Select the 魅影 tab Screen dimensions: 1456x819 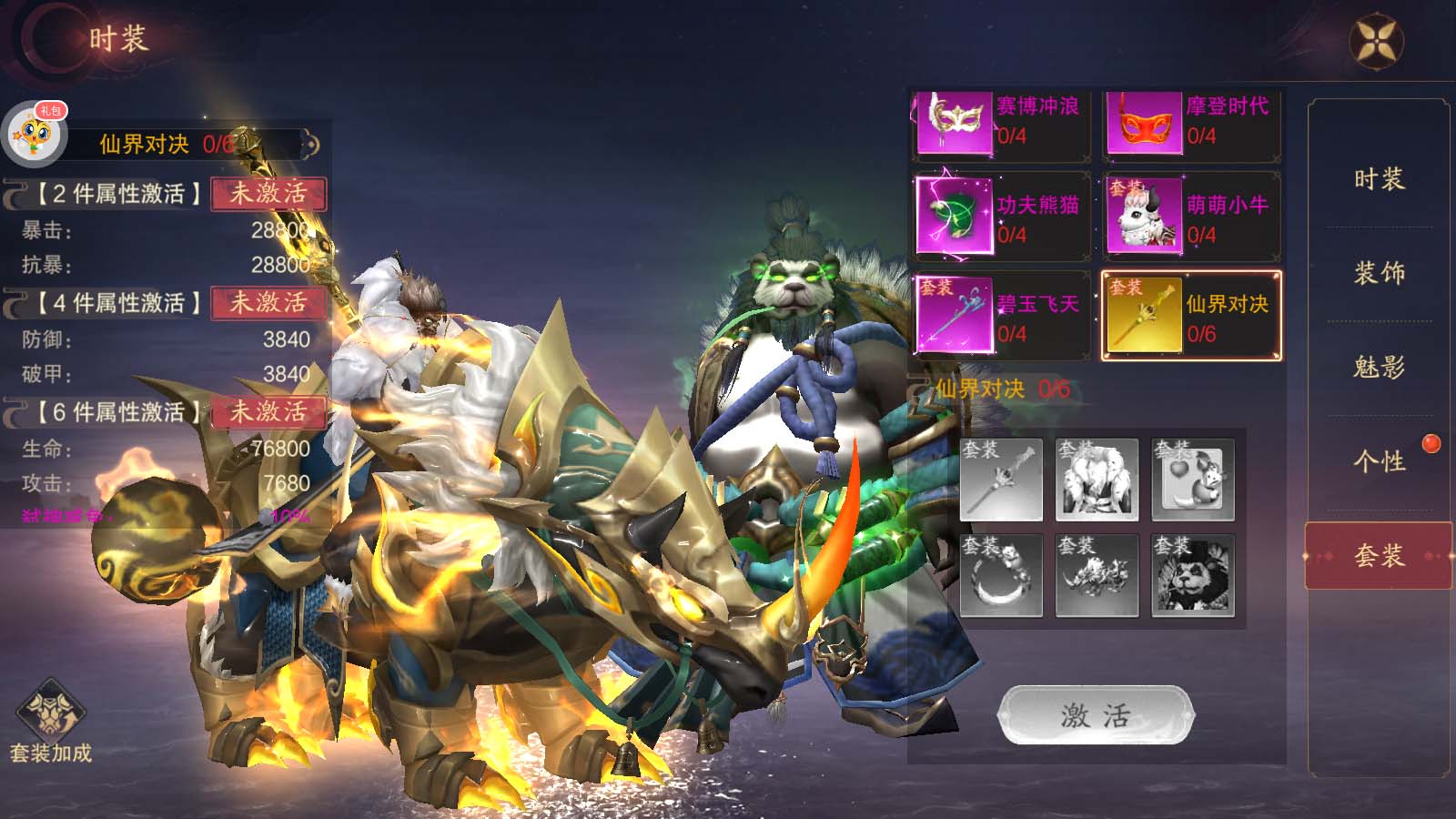(x=1379, y=368)
